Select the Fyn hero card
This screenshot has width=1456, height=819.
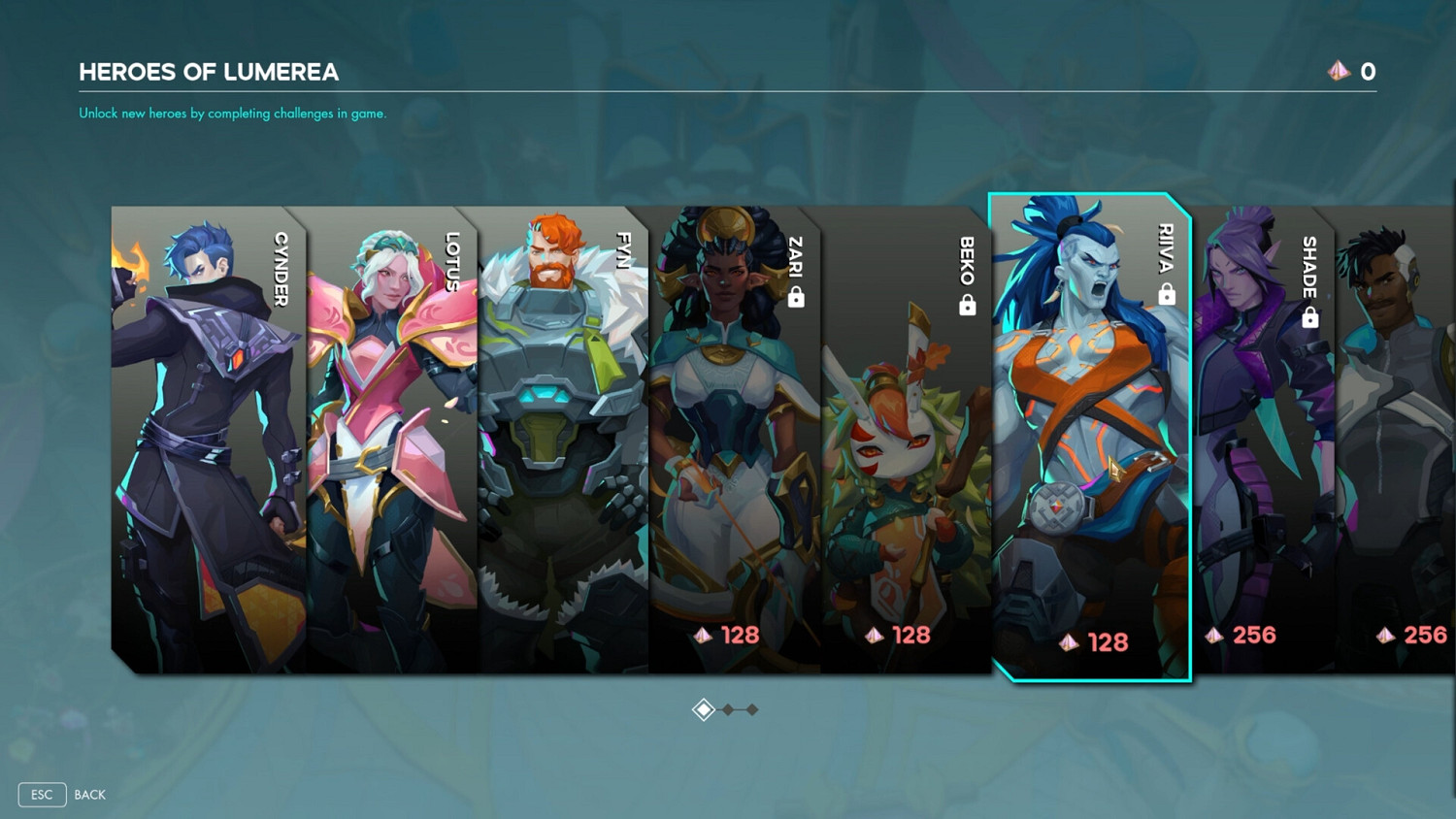point(563,437)
